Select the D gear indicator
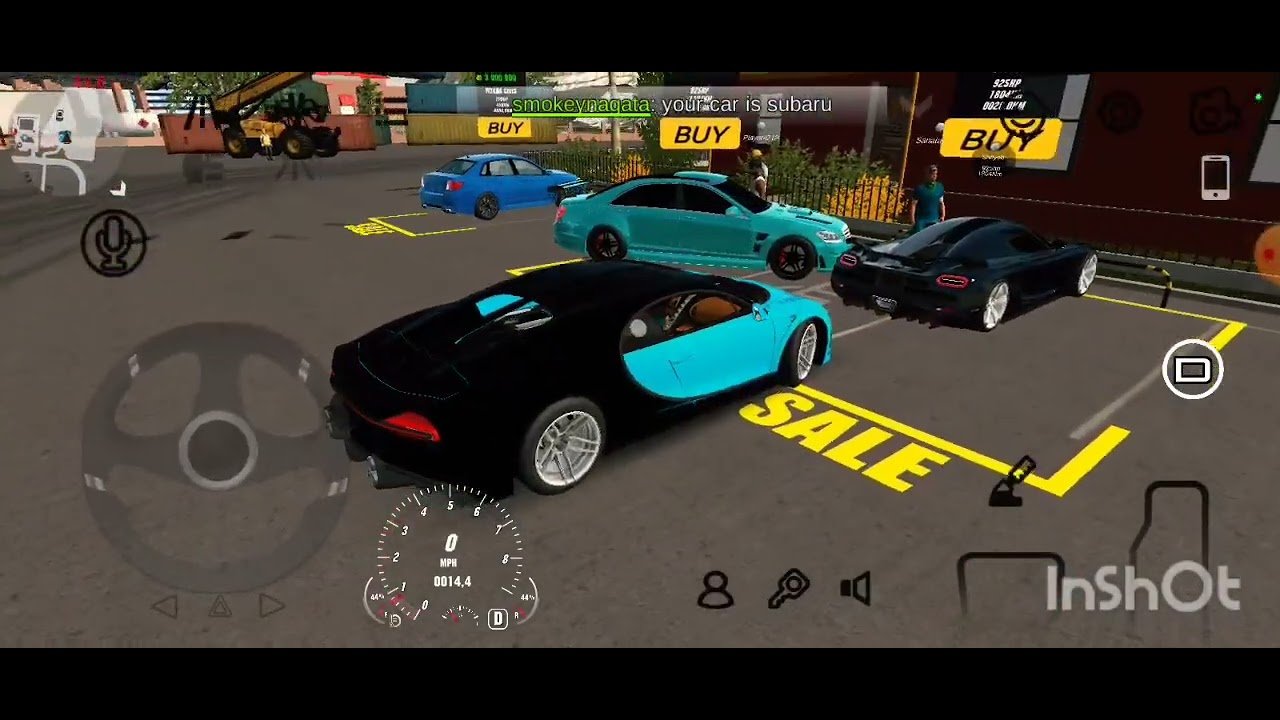This screenshot has width=1280, height=720. click(x=497, y=619)
